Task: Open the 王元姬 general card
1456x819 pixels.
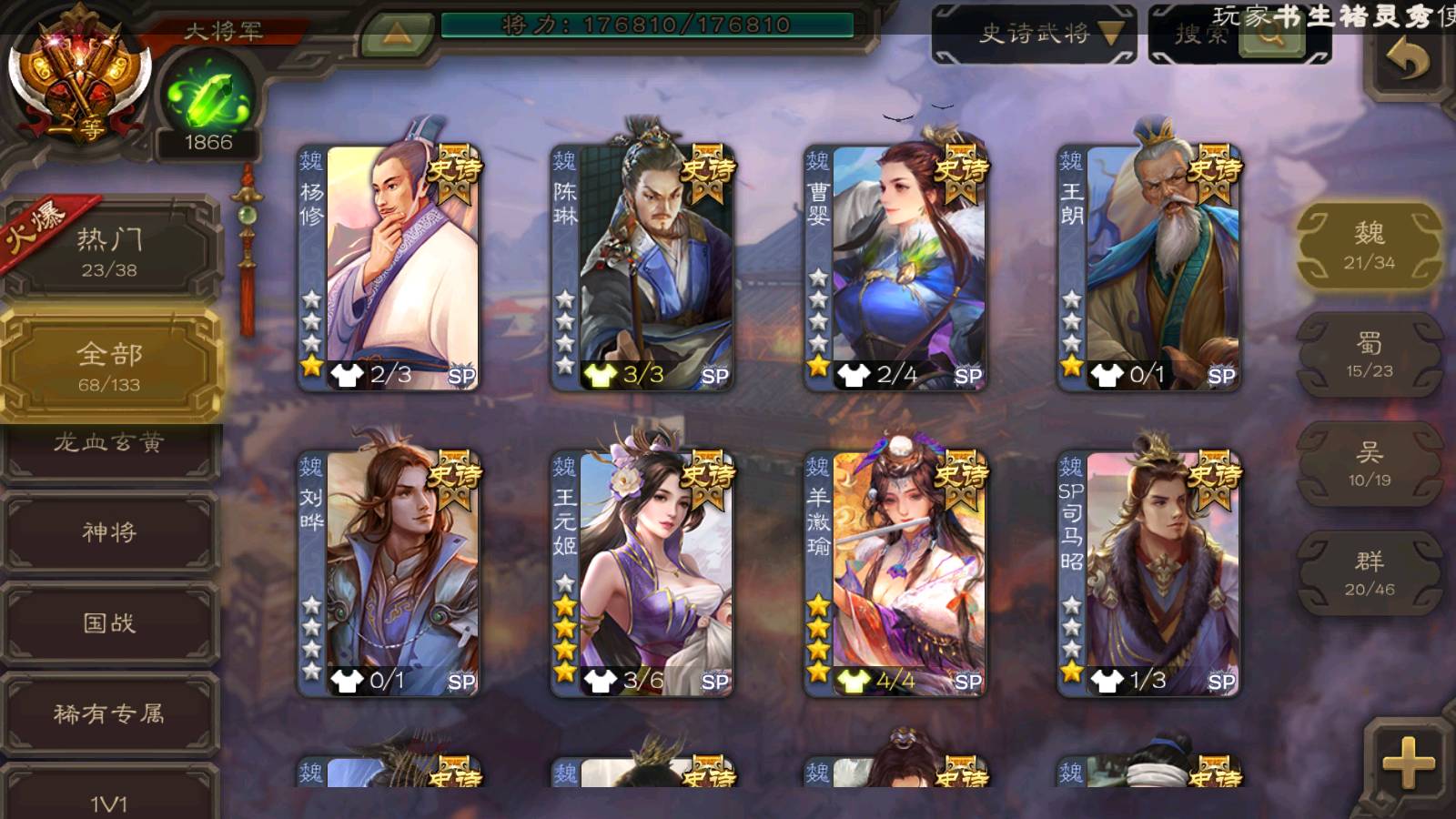Action: pos(642,573)
